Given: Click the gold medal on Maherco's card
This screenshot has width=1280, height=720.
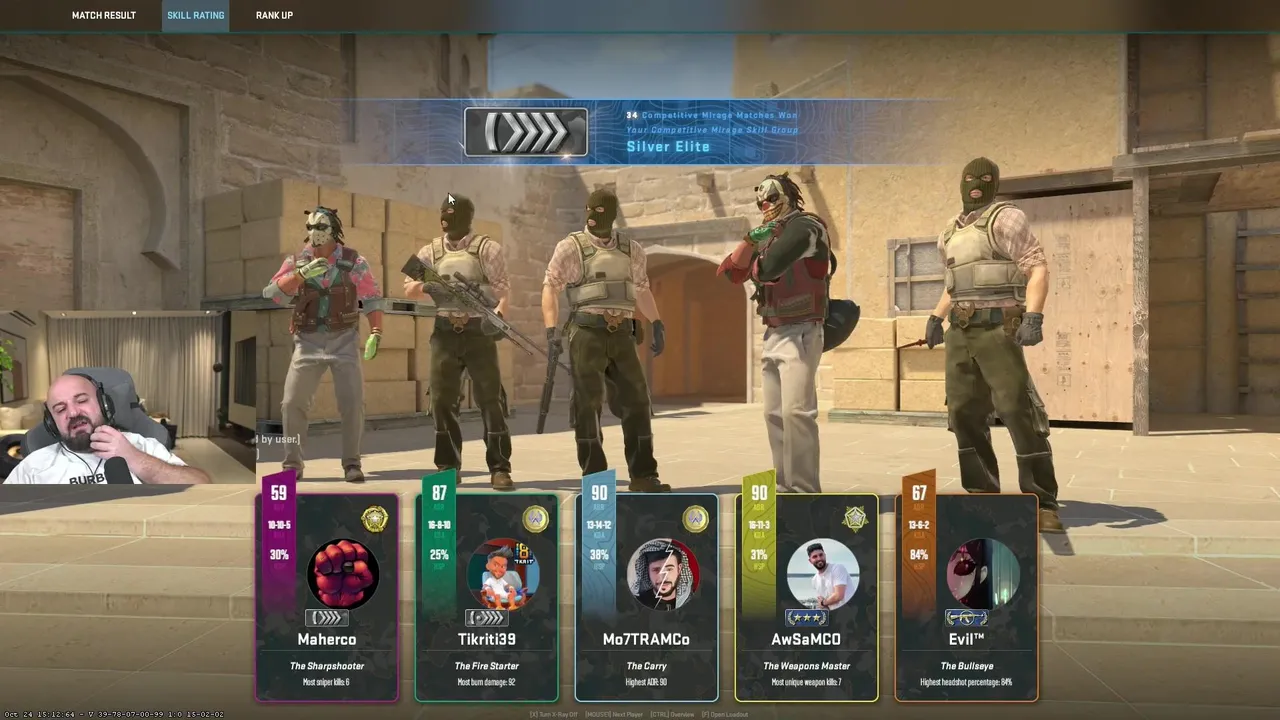Looking at the screenshot, I should coord(374,519).
